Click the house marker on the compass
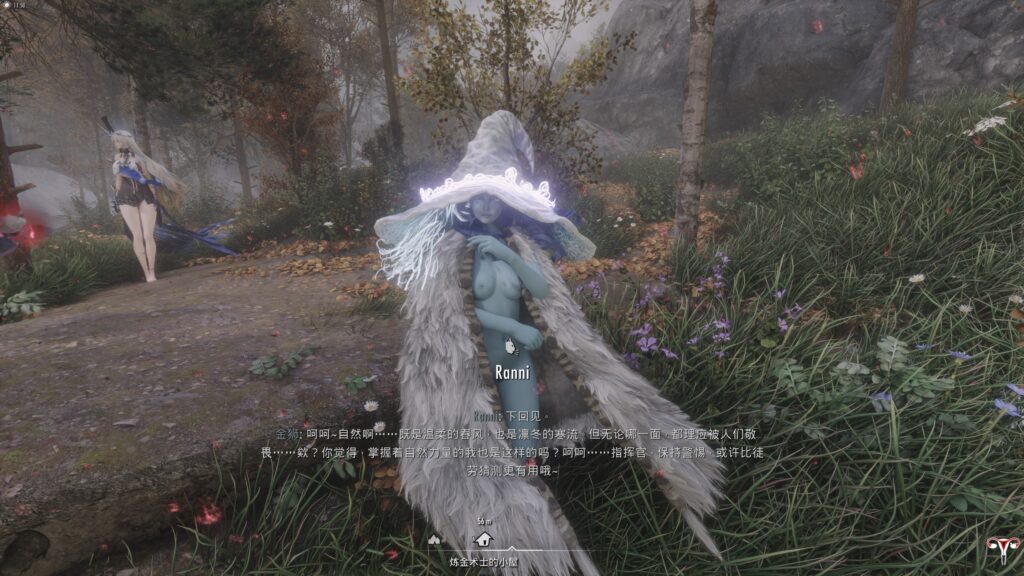This screenshot has width=1024, height=576. [485, 539]
